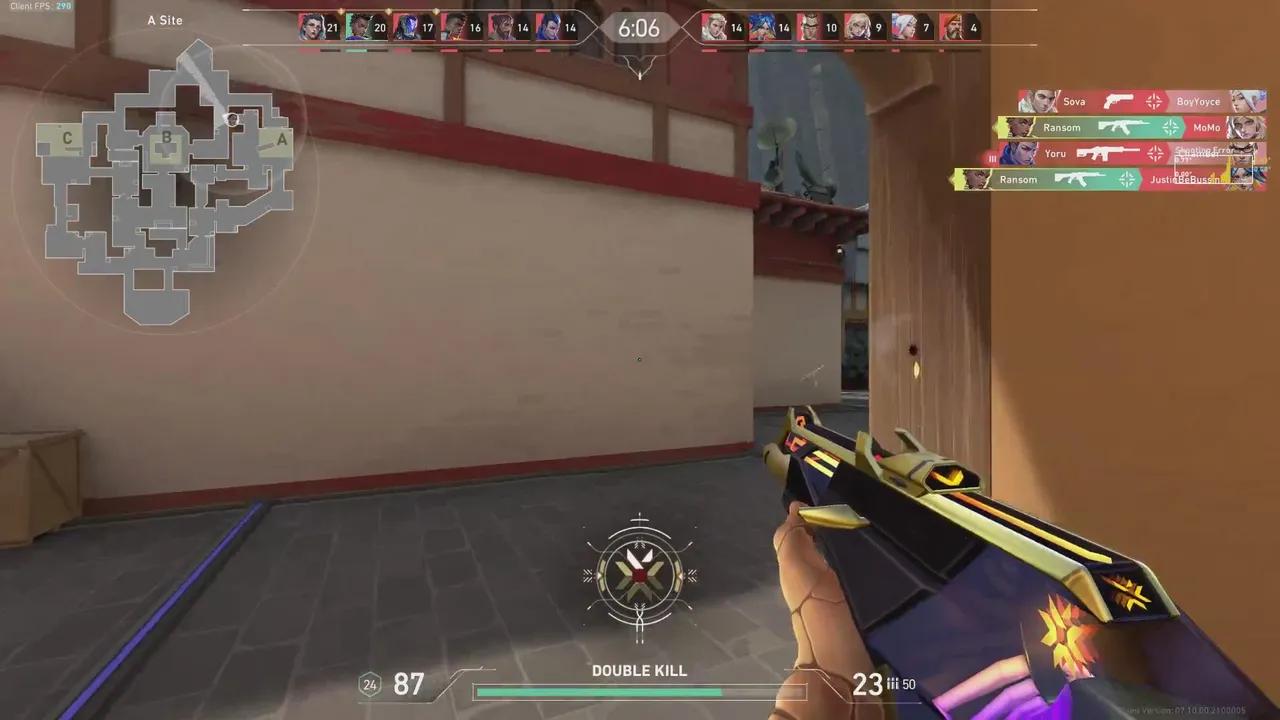This screenshot has height=720, width=1280.
Task: Click the A site callout on the minimap
Action: (281, 140)
